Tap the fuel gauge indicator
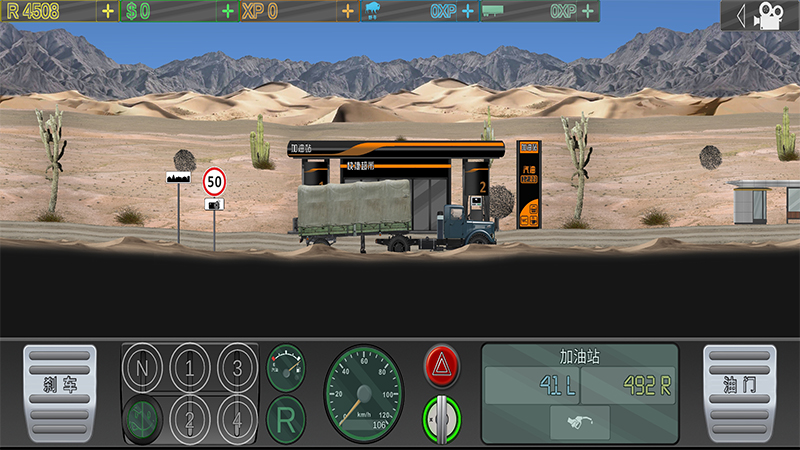Screen dimensions: 800x450 point(285,367)
